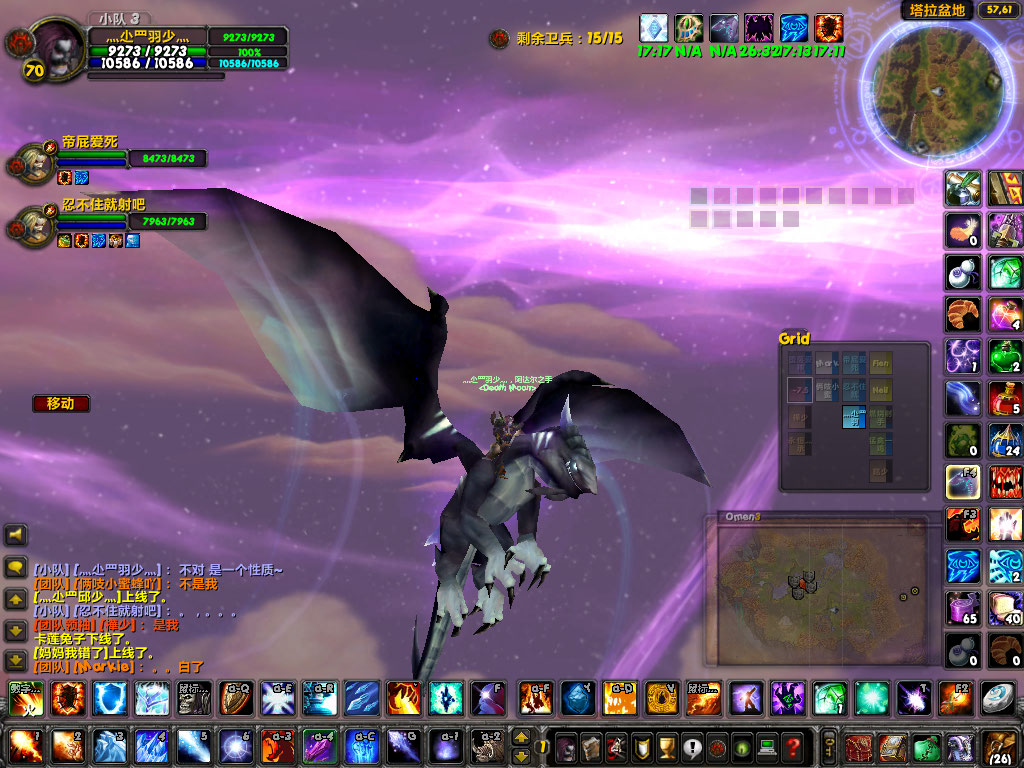
Task: Activate the first fire spell on bottom bar
Action: [23, 746]
